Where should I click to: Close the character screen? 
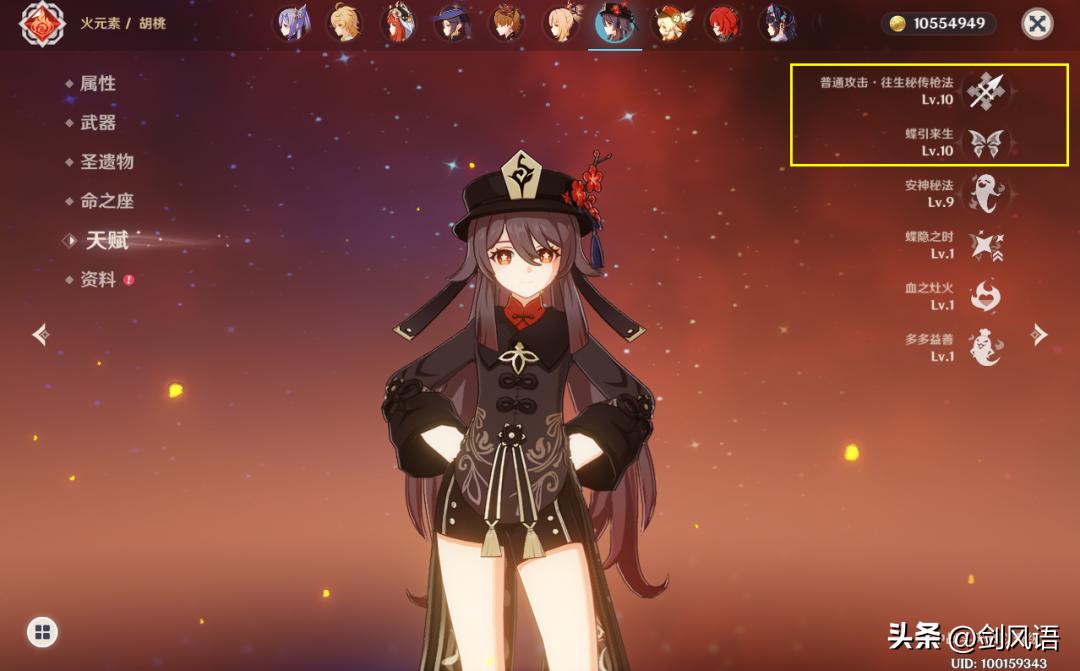pyautogui.click(x=1037, y=23)
